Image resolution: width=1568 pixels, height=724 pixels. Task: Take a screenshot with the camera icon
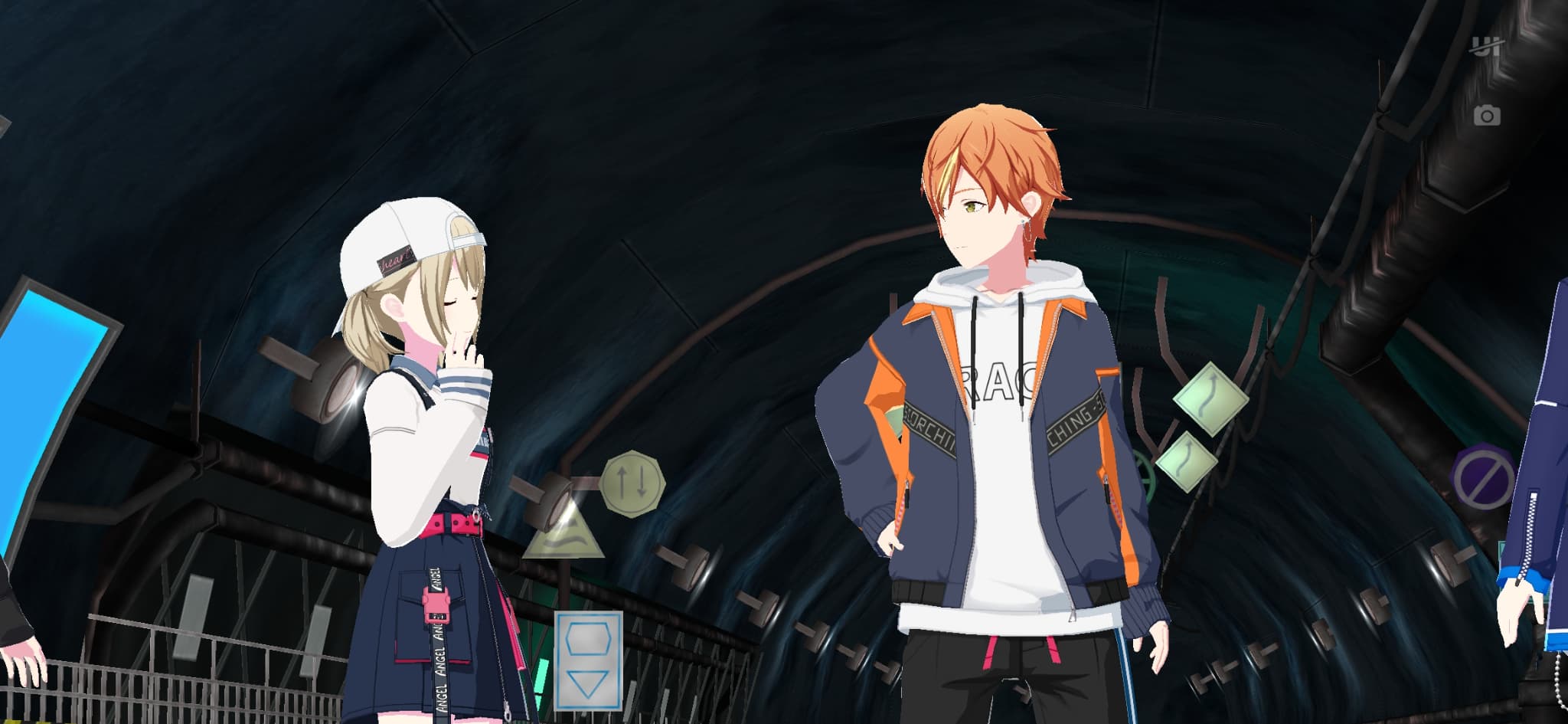pos(1487,116)
